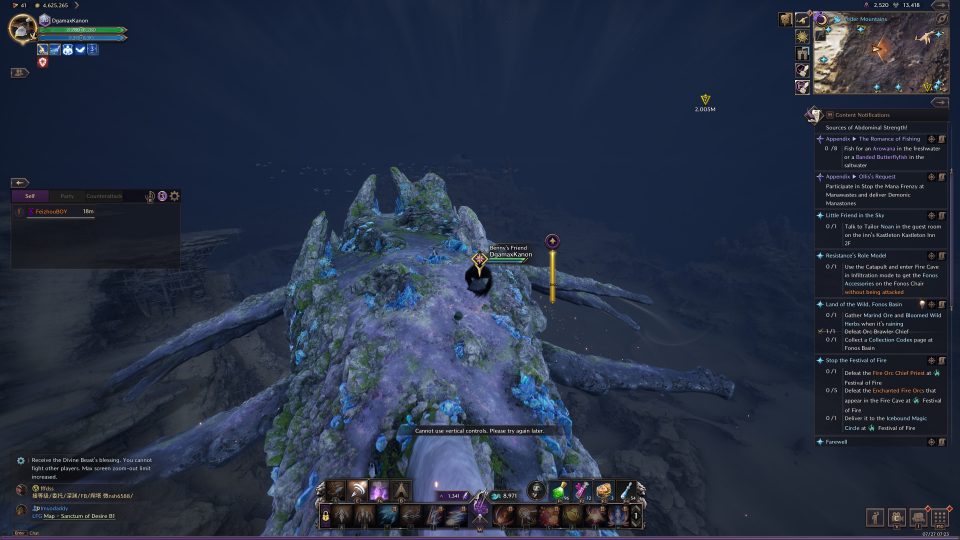Use the pink potion in the quick slot

coord(581,489)
